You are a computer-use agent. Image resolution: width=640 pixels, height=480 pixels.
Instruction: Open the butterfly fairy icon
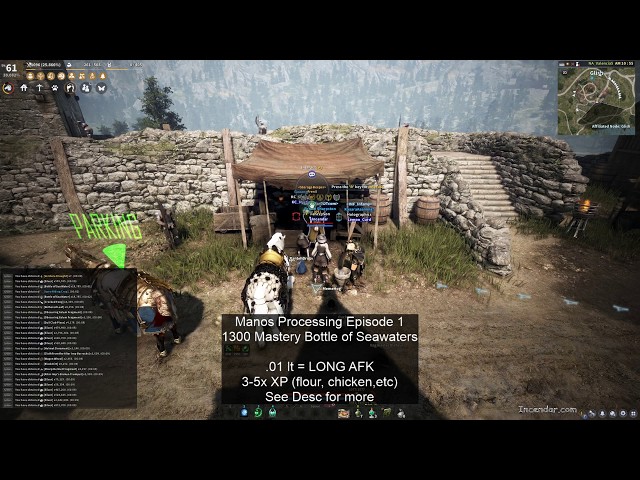(x=100, y=88)
